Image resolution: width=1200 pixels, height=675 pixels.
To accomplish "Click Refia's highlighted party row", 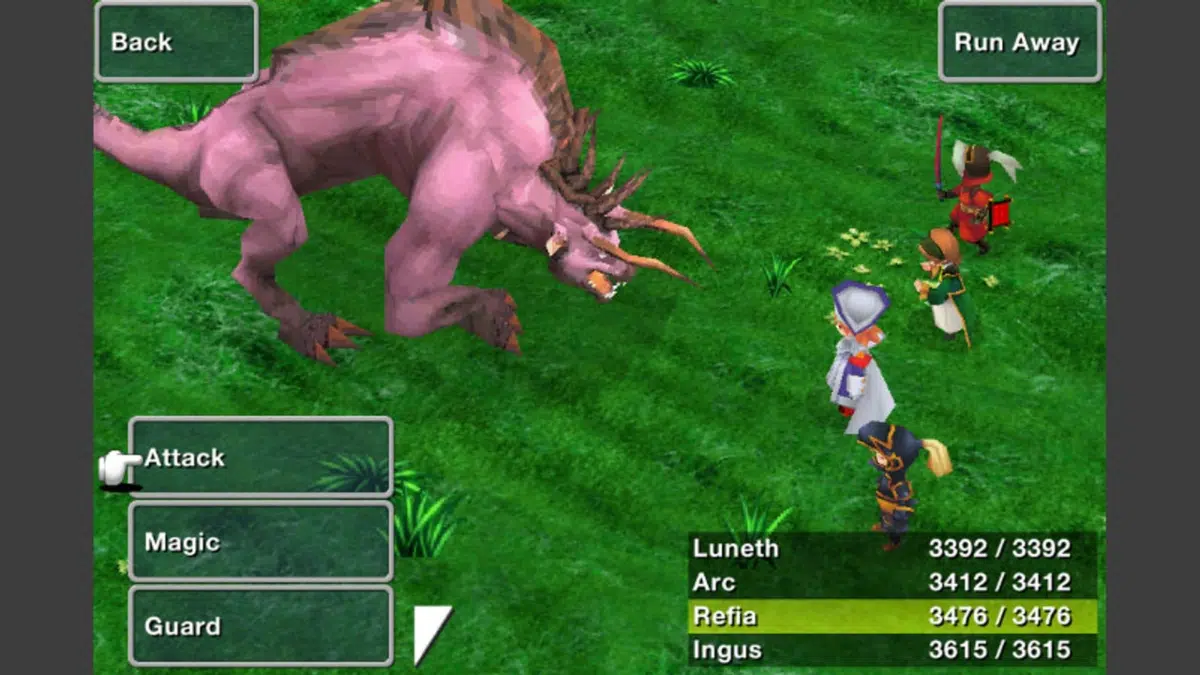I will (892, 616).
